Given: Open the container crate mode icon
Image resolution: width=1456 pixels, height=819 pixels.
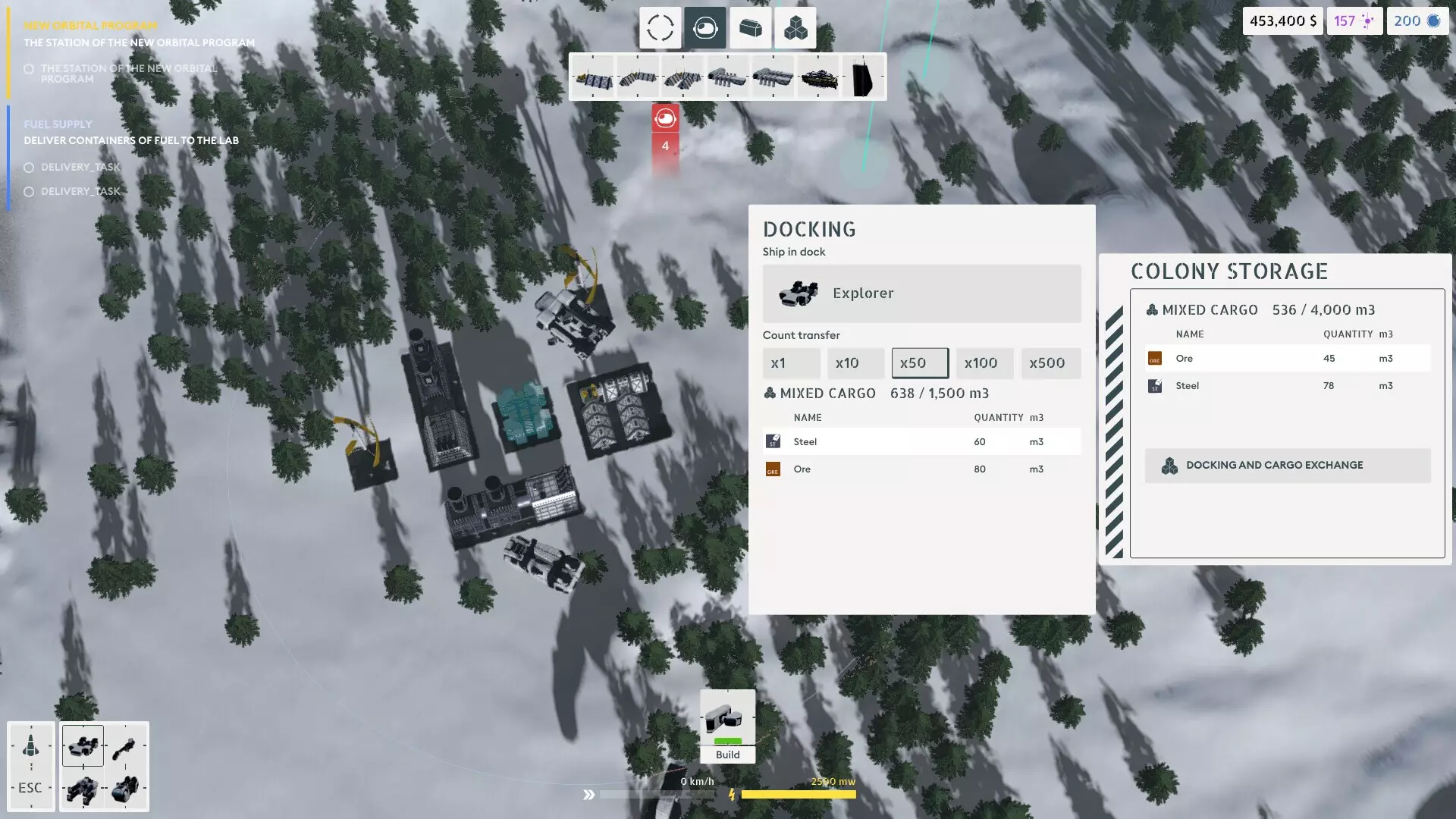Looking at the screenshot, I should [x=750, y=27].
